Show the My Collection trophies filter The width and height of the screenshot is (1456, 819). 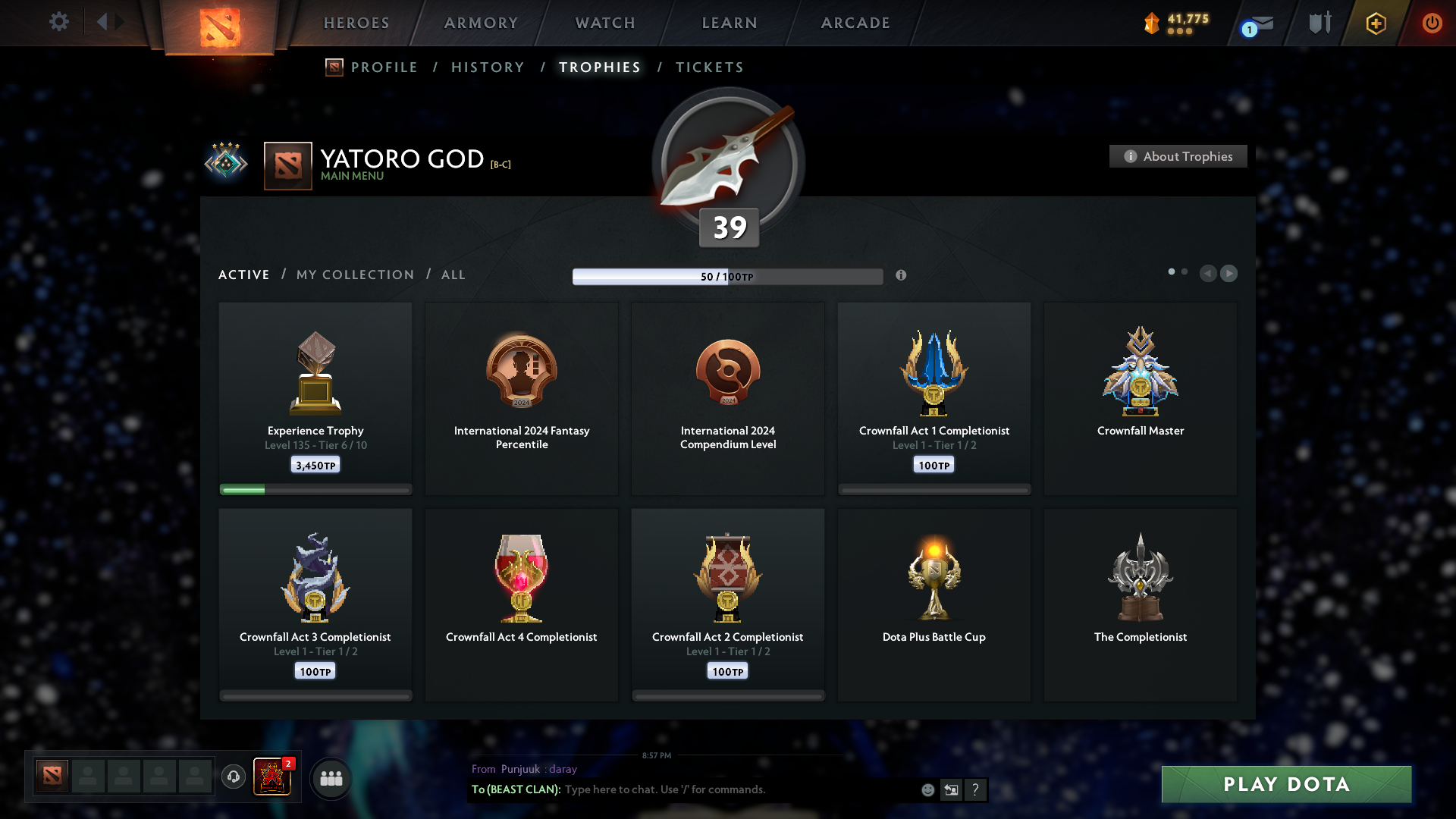[x=355, y=275]
